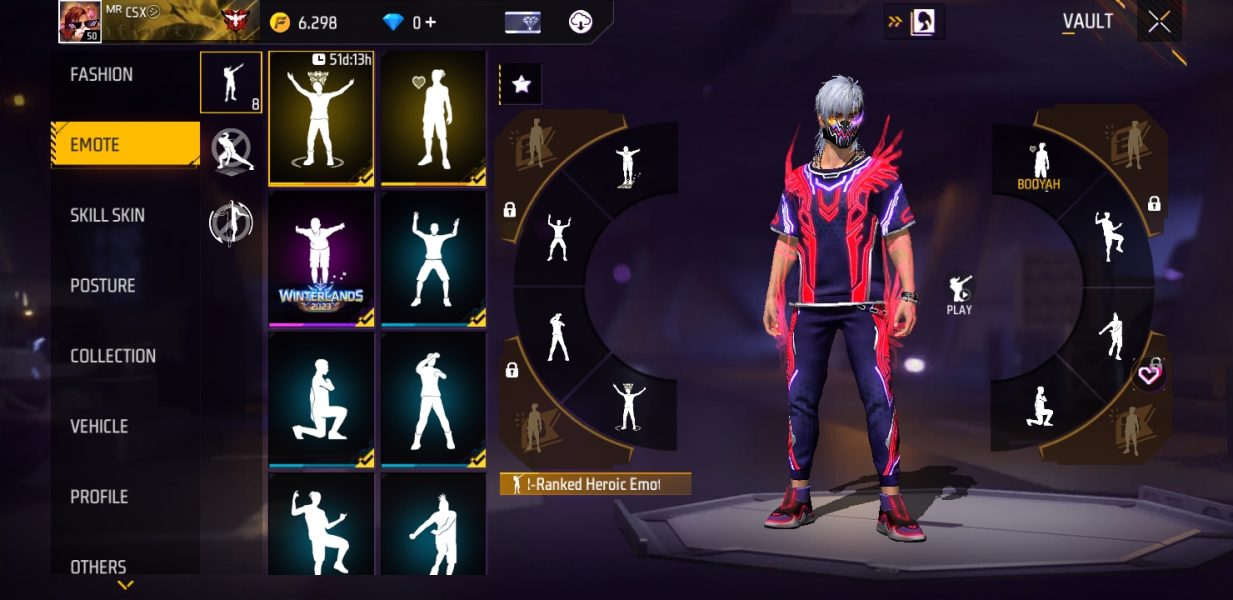Select the Winterlands 2023 emote
The height and width of the screenshot is (600, 1233).
321,258
